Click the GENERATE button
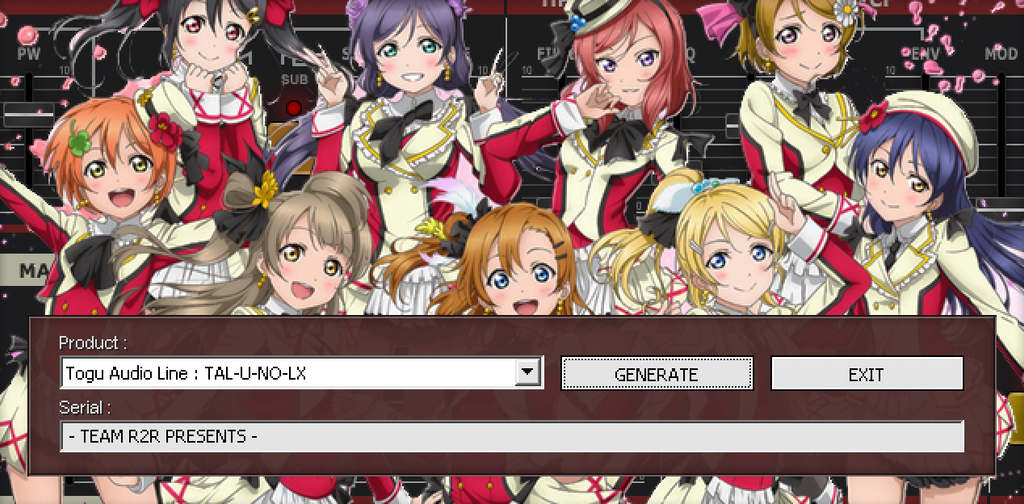The height and width of the screenshot is (504, 1024). point(656,374)
